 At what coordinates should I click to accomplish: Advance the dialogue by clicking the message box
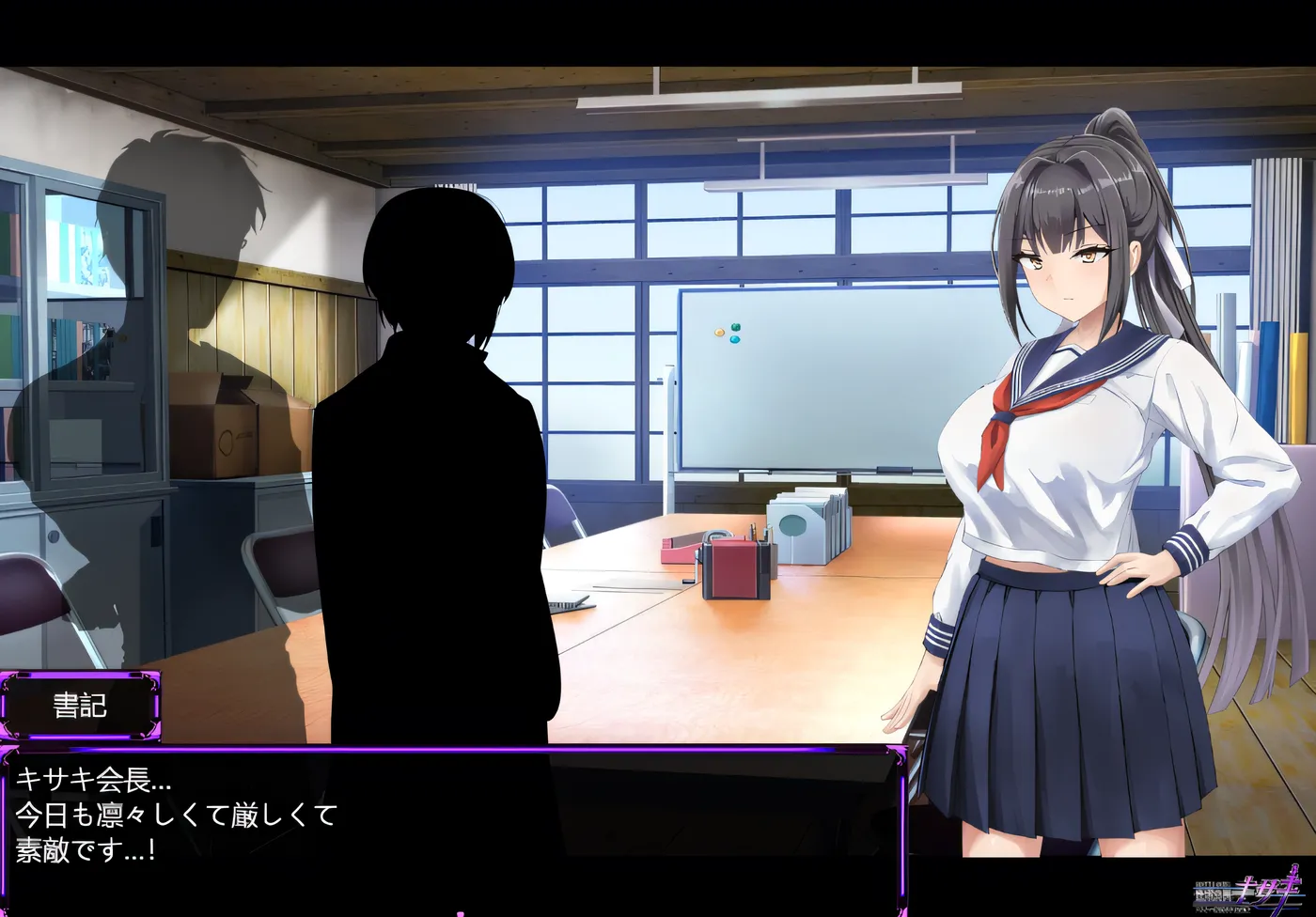pos(451,827)
